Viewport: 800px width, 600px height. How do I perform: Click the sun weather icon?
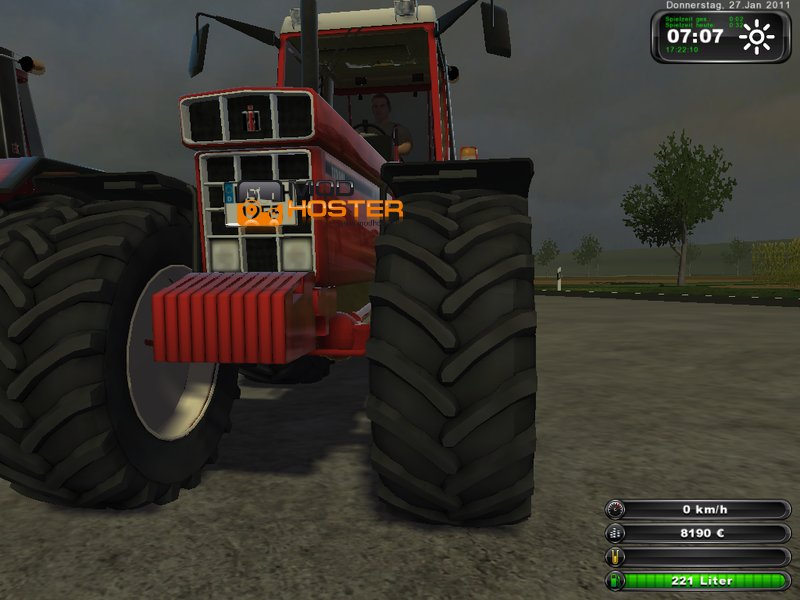tap(757, 38)
